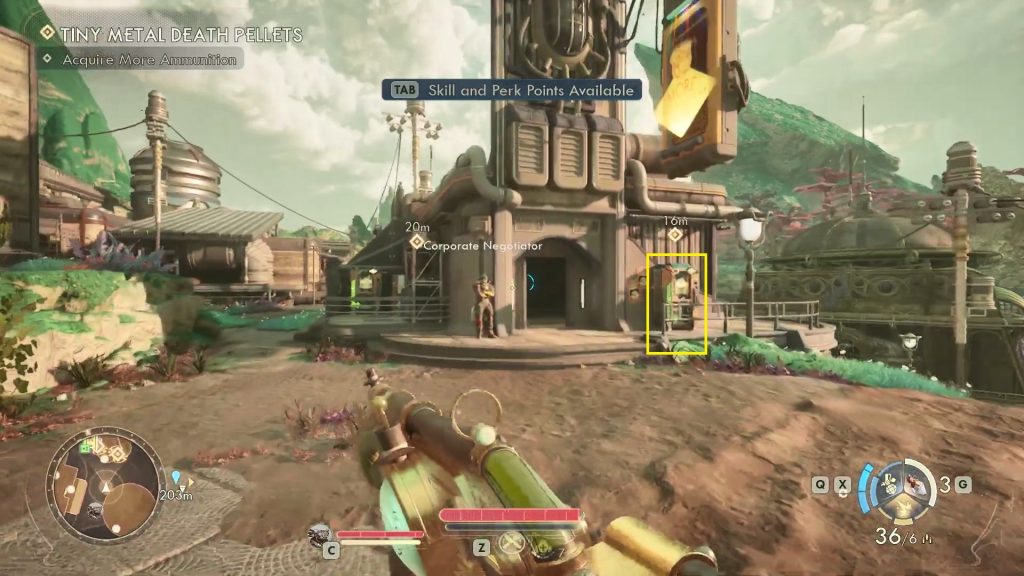
Task: Select the Corporate Negotiator waypoint marker
Action: tap(417, 243)
